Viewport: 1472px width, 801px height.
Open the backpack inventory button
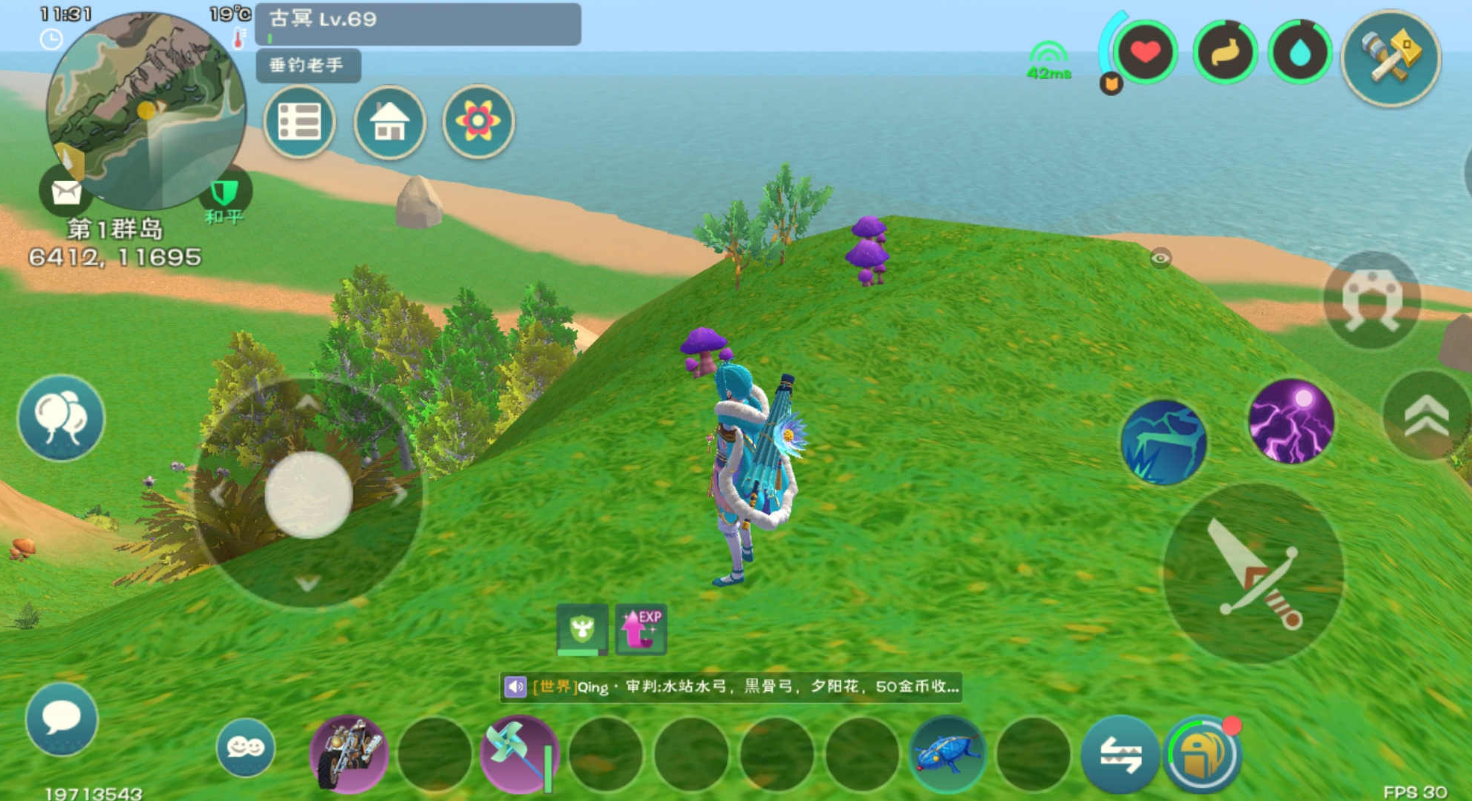(x=1202, y=754)
